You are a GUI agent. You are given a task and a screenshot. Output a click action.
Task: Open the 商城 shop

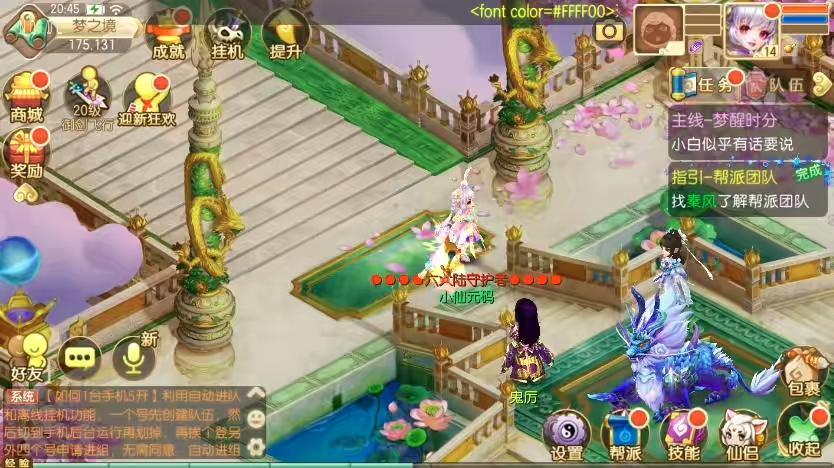click(x=25, y=95)
